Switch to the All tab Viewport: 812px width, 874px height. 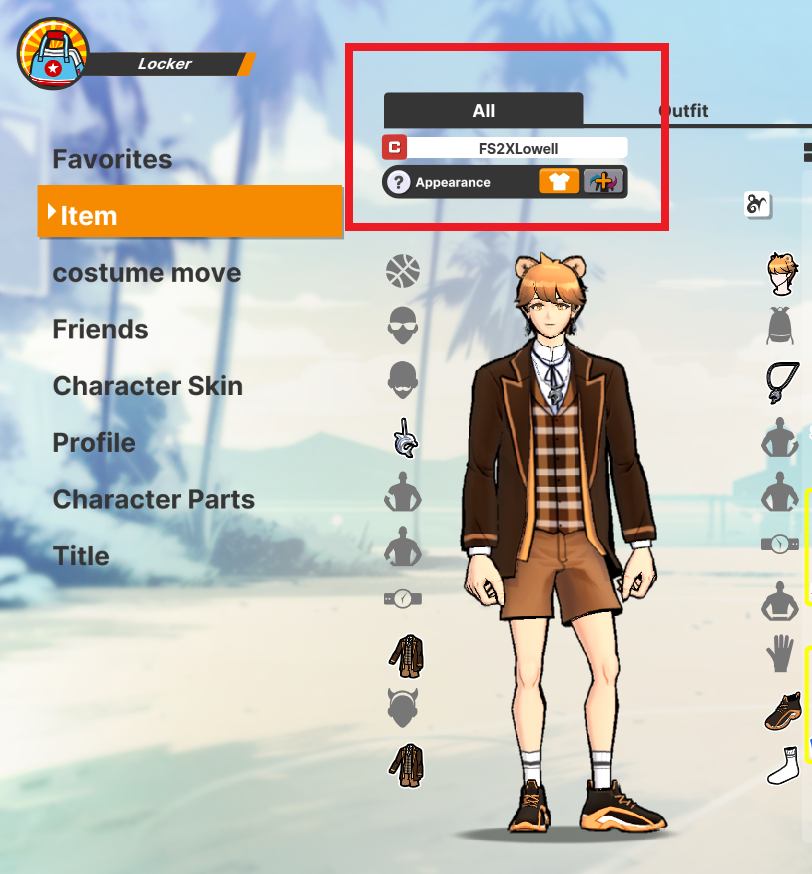(484, 110)
